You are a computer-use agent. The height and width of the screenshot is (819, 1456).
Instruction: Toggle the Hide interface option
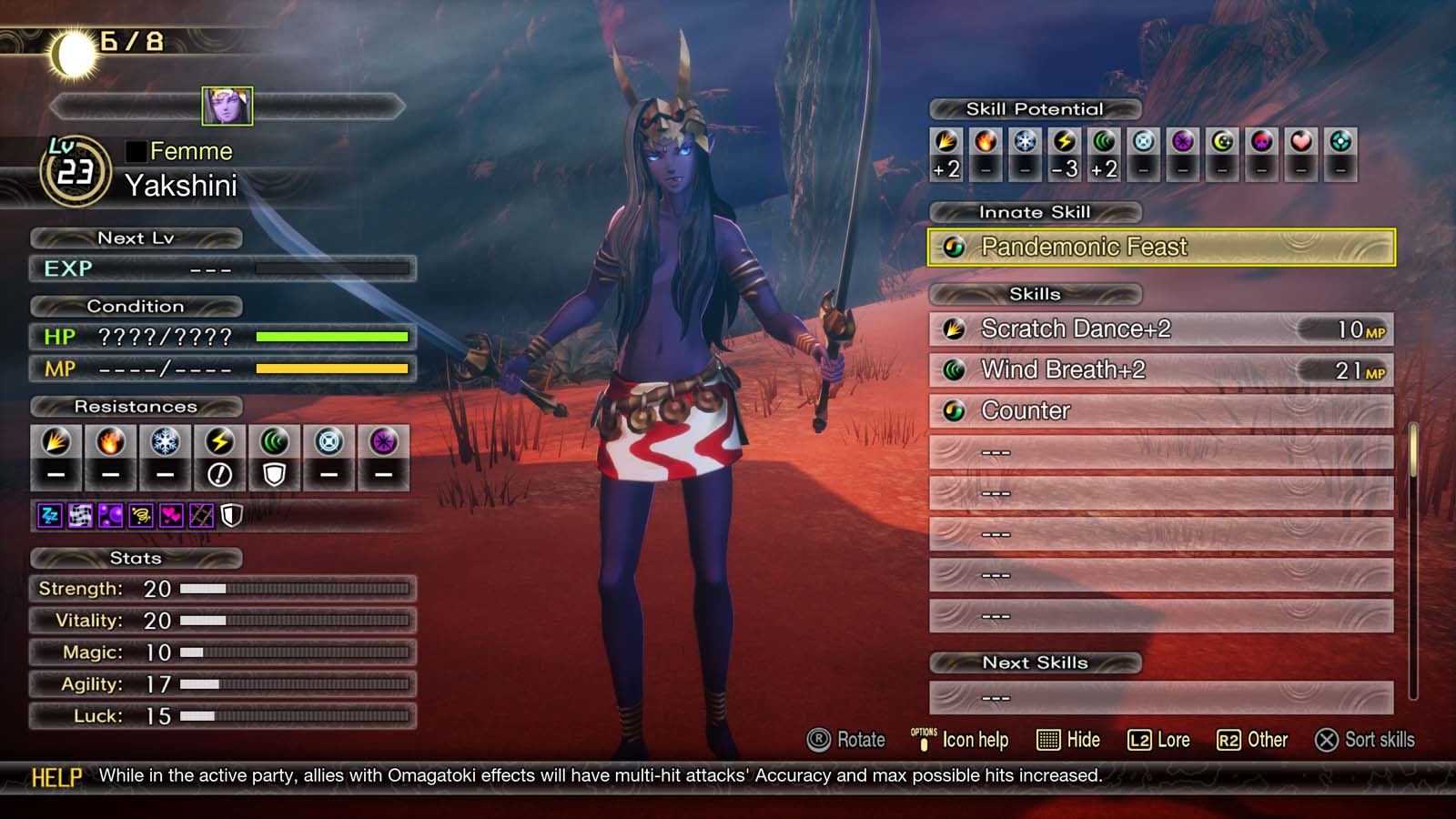(1070, 740)
